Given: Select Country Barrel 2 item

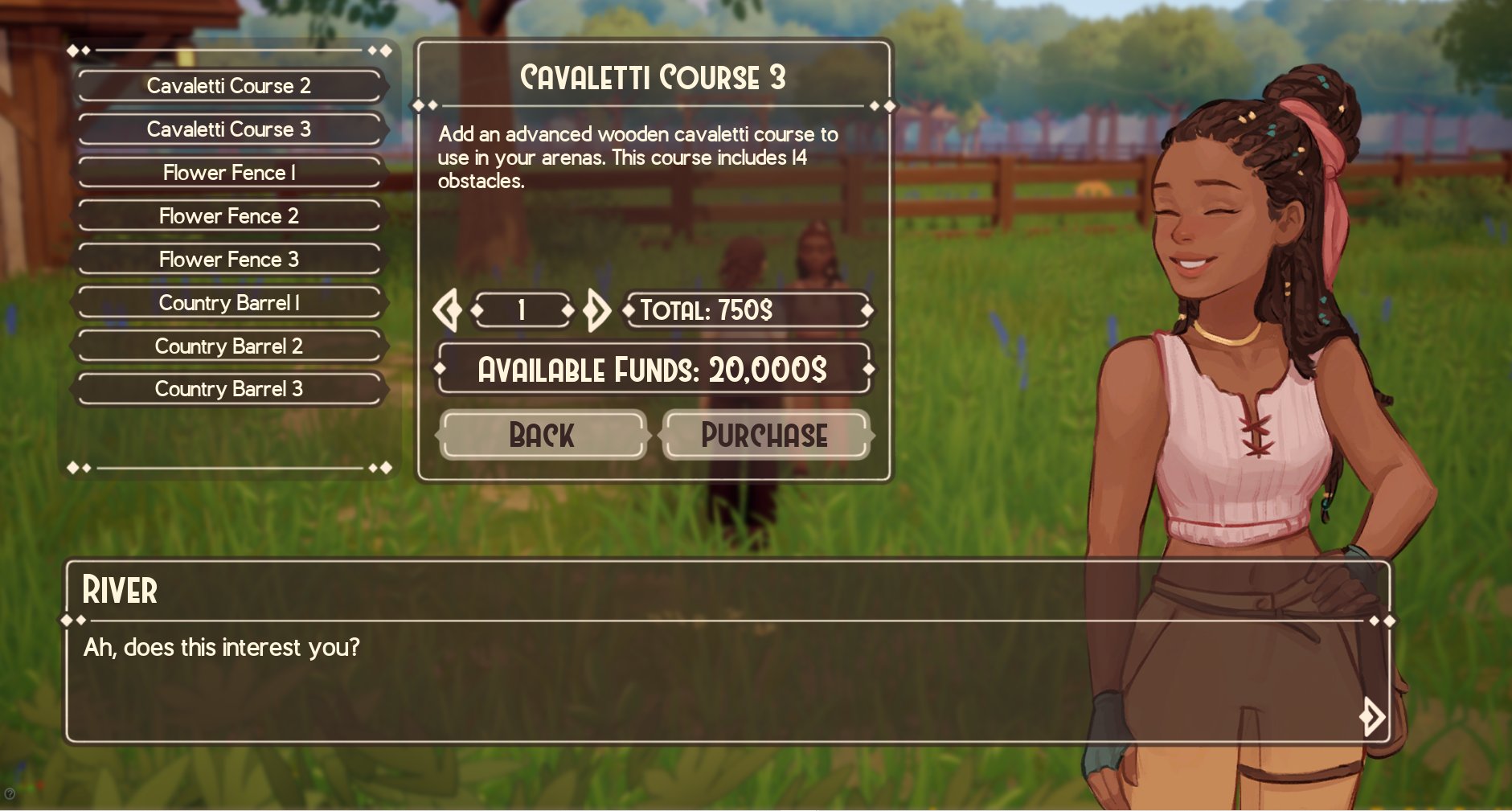Looking at the screenshot, I should click(229, 346).
